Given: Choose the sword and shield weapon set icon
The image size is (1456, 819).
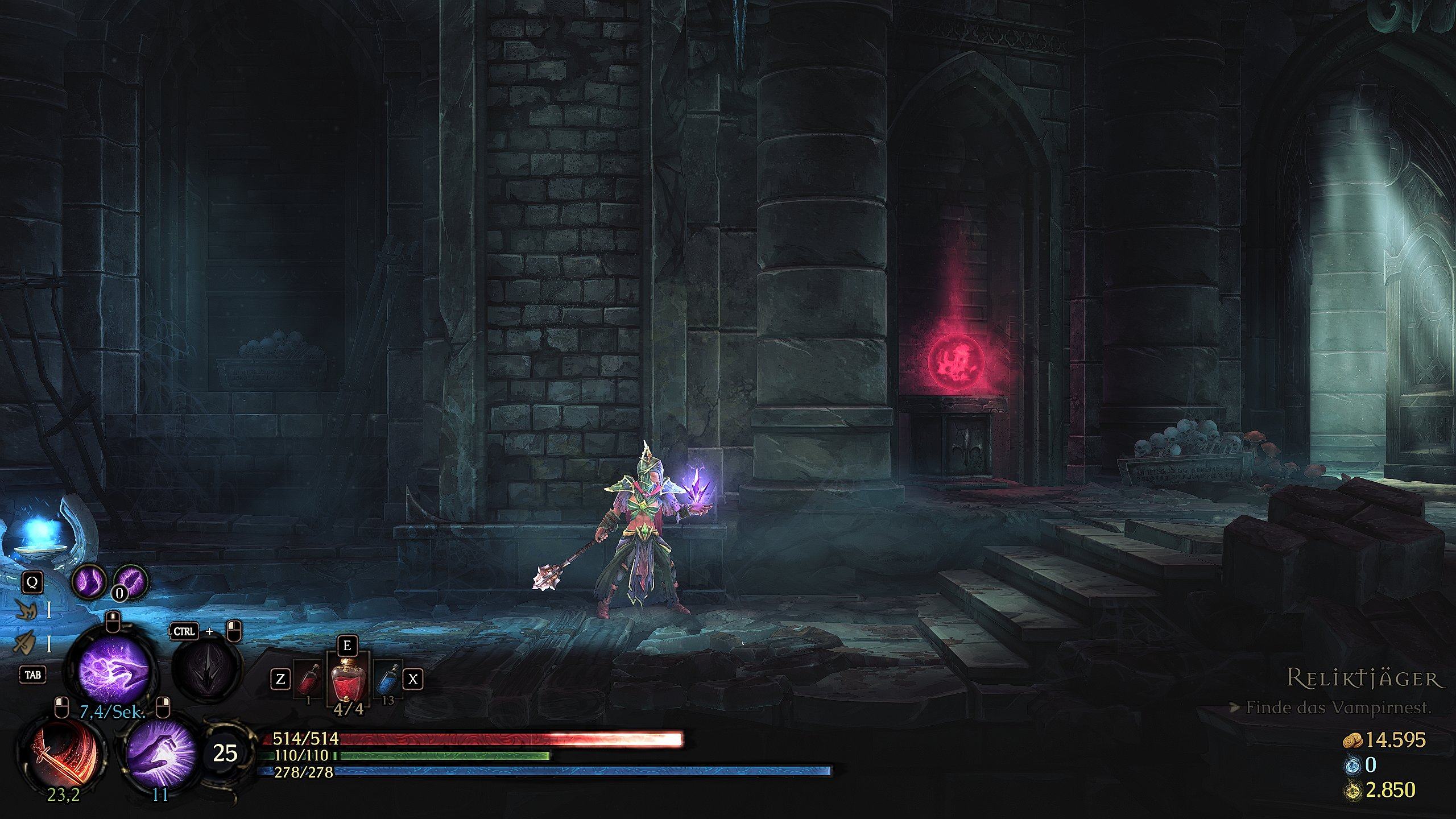Looking at the screenshot, I should 24,644.
